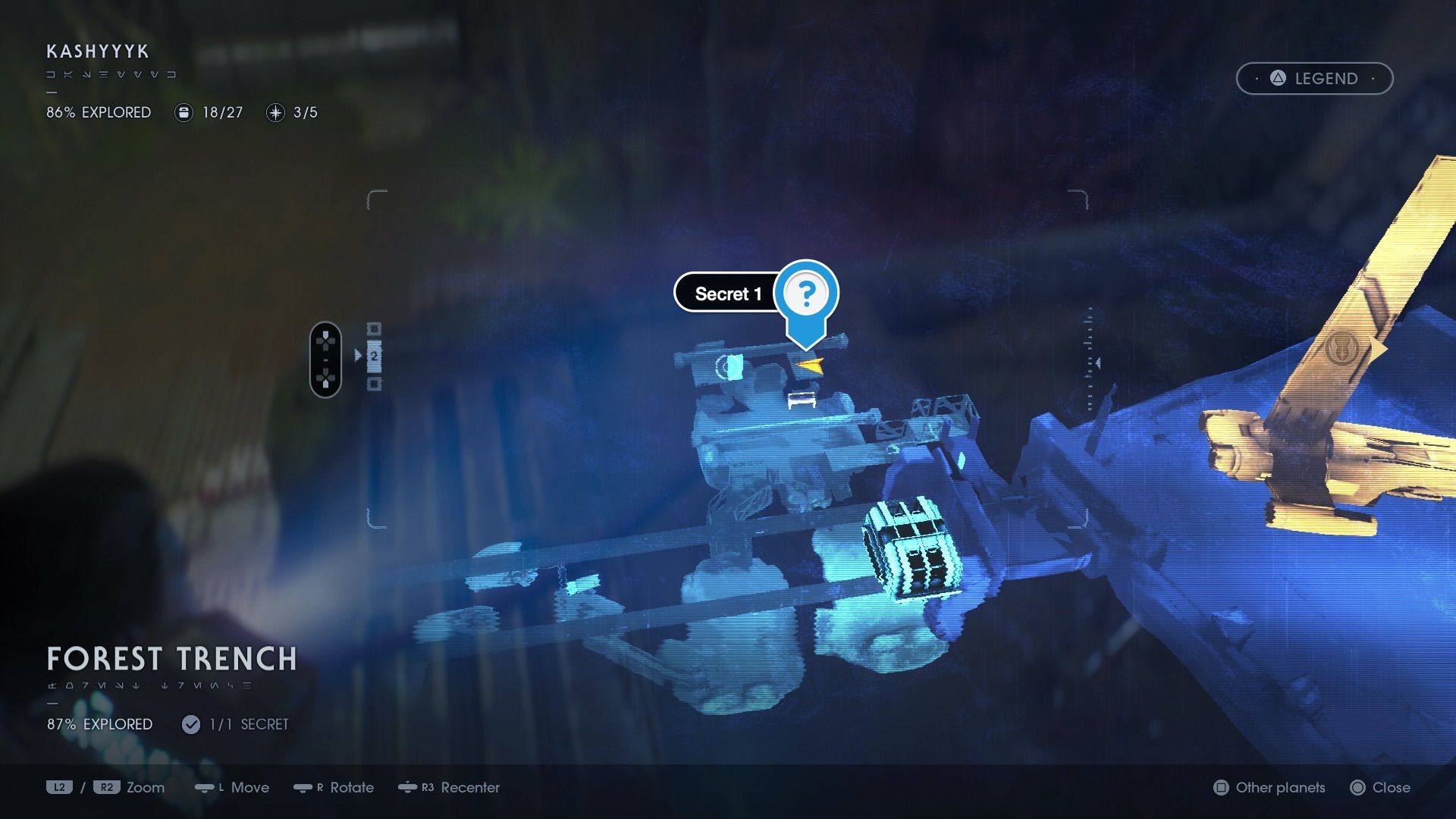Toggle the highlighted map level 2 selector
Screen dimensions: 1456x819
coord(374,356)
